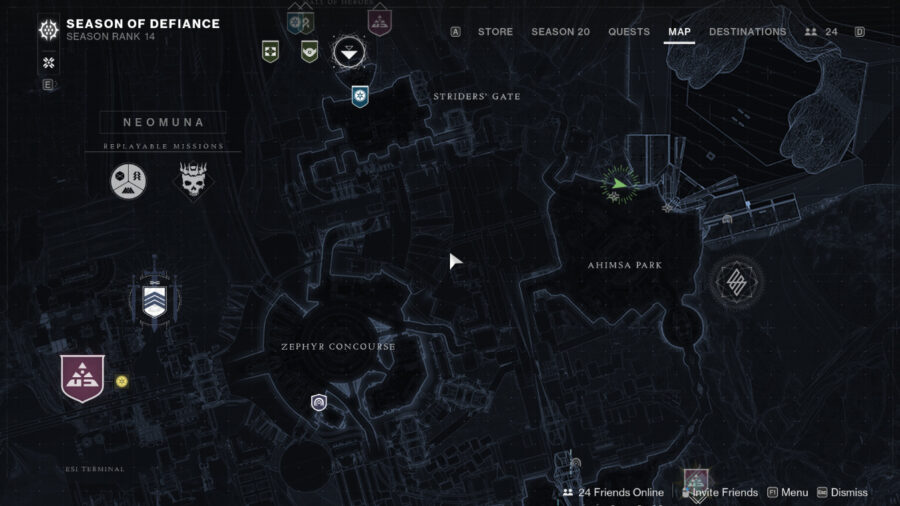Open the Season of Defiance emblem

coord(48,30)
